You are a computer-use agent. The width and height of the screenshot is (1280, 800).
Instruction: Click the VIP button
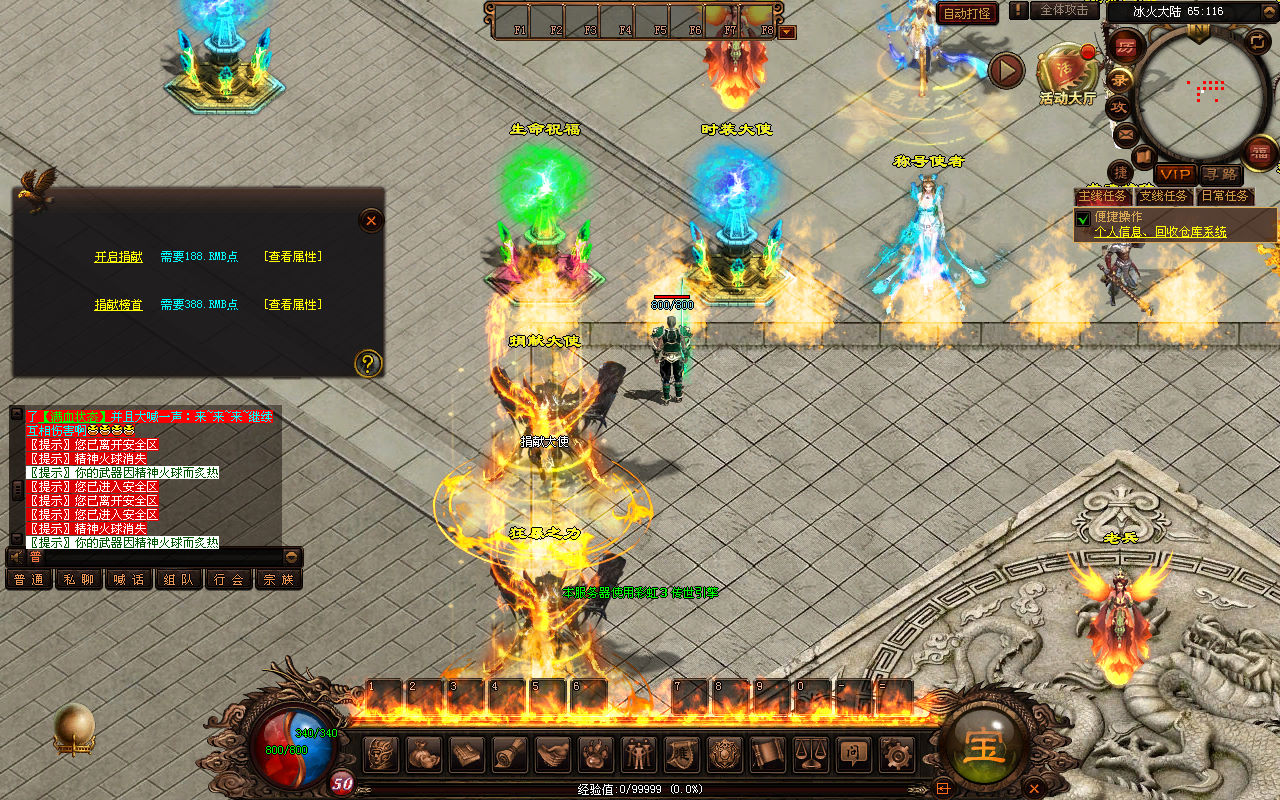(x=1175, y=174)
